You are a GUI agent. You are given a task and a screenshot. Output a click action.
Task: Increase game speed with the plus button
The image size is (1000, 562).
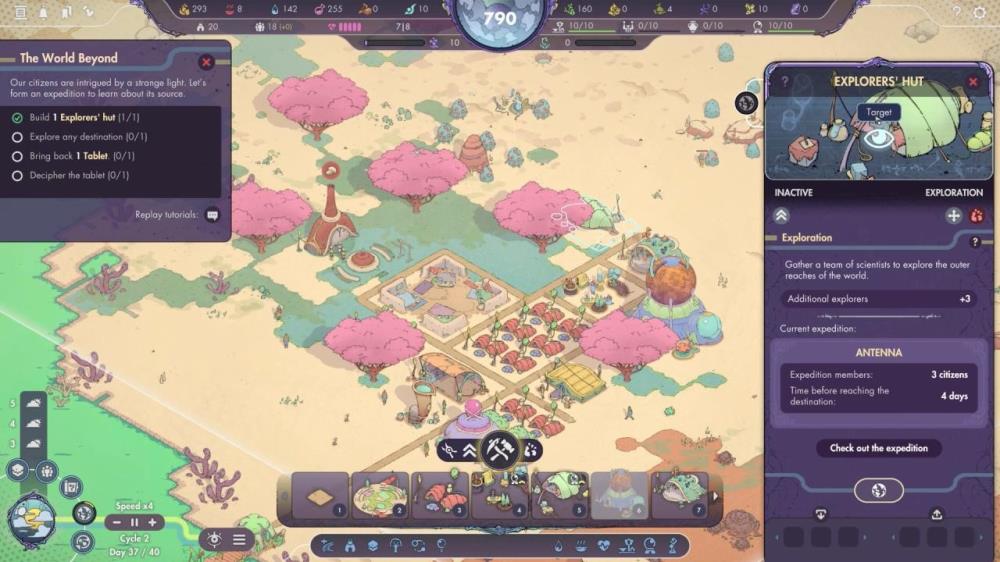pos(152,522)
